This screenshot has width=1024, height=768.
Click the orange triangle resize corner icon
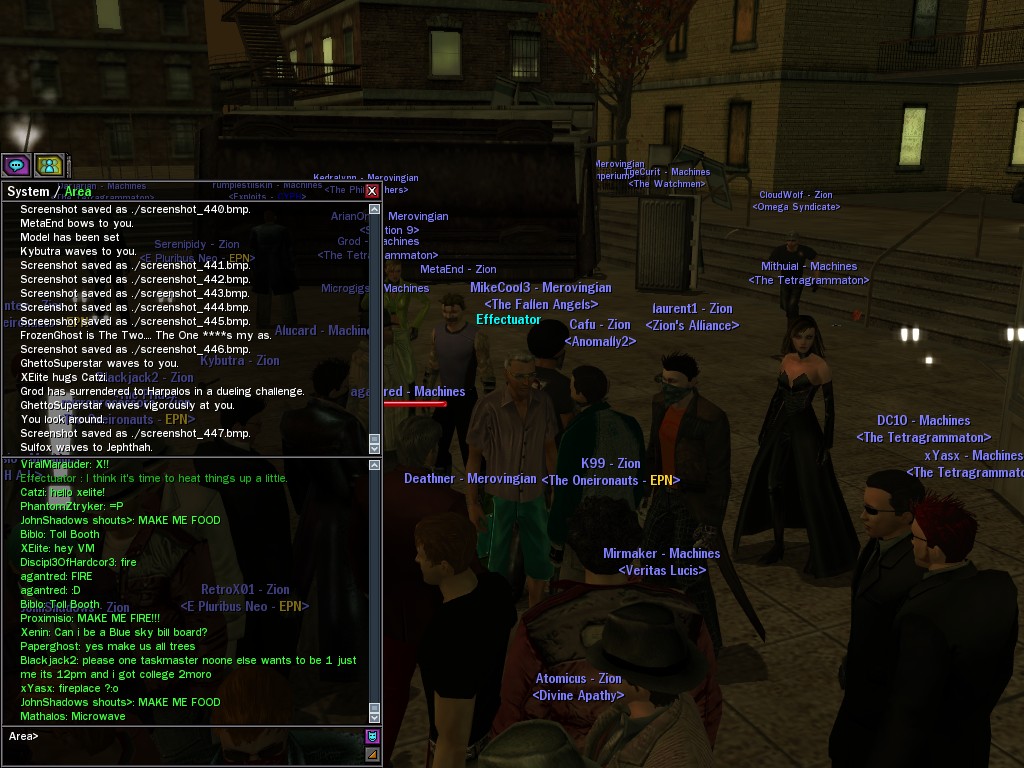pyautogui.click(x=373, y=754)
